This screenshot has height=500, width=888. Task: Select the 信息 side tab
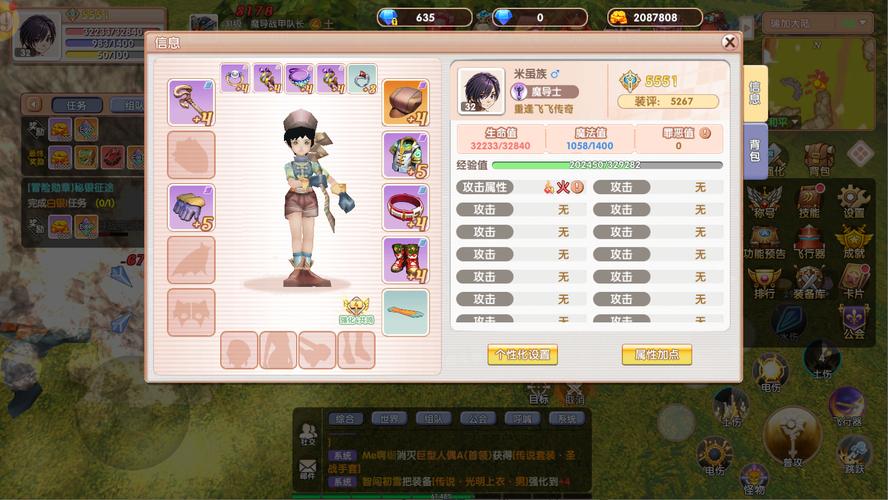tap(754, 92)
